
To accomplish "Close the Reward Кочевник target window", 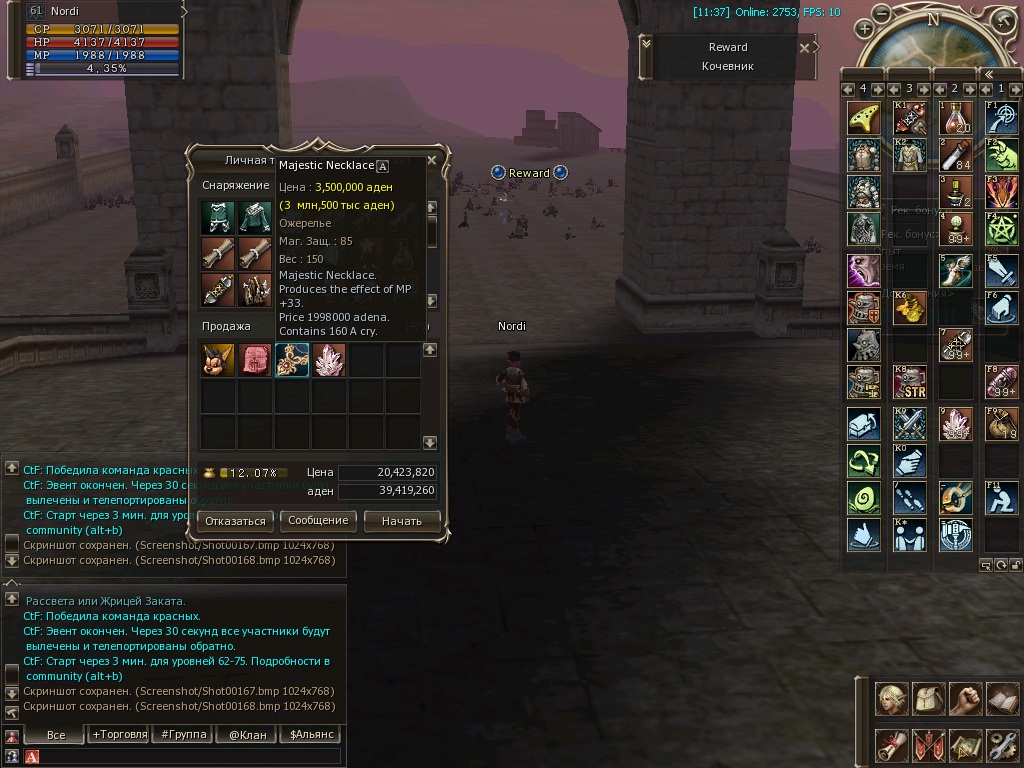I will [x=805, y=47].
